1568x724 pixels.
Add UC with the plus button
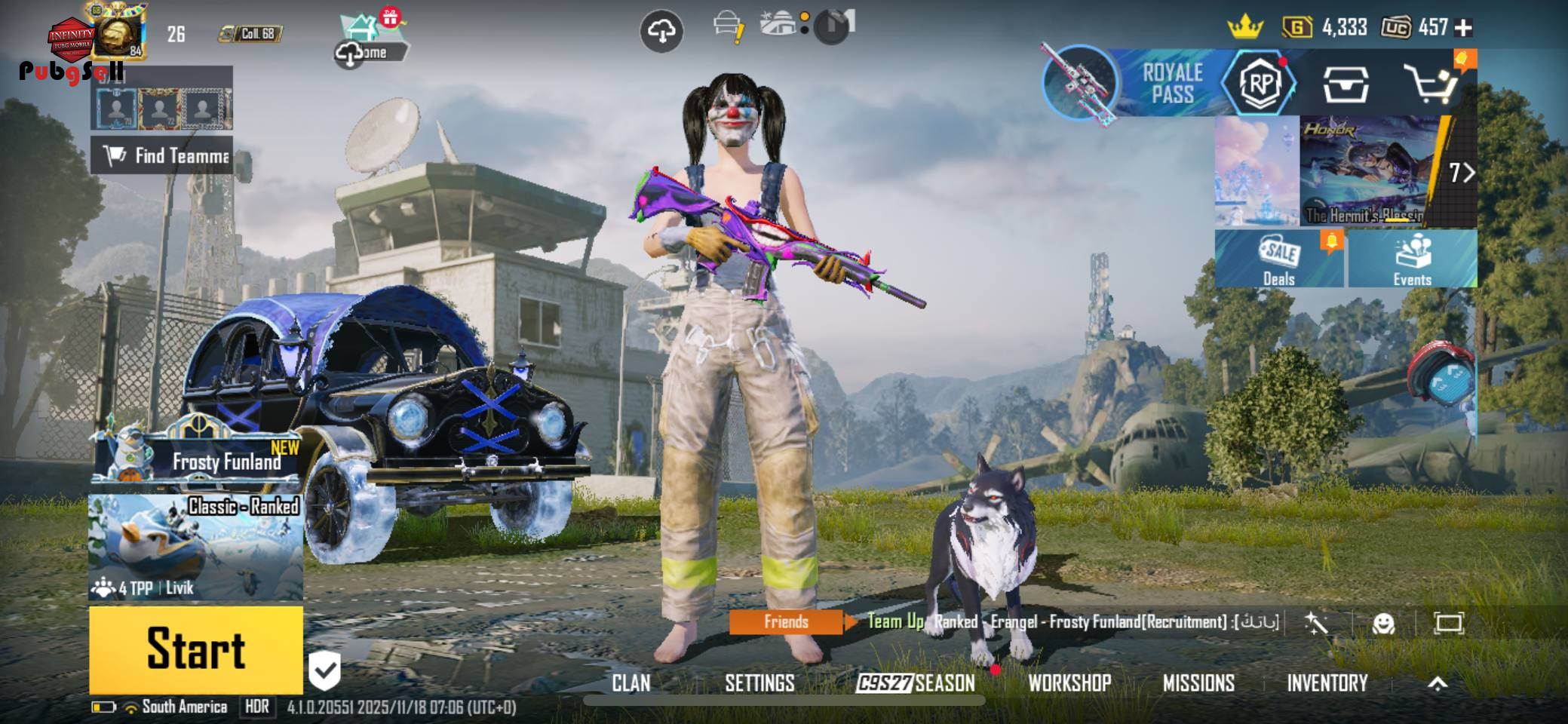(1463, 28)
